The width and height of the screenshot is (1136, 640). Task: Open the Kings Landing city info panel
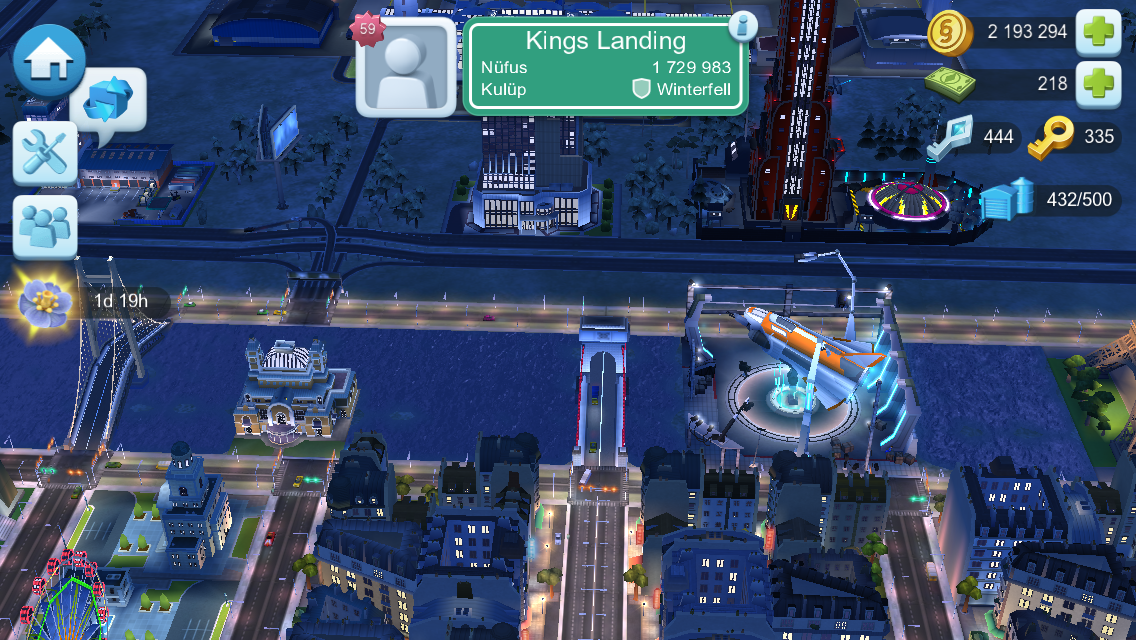point(606,68)
